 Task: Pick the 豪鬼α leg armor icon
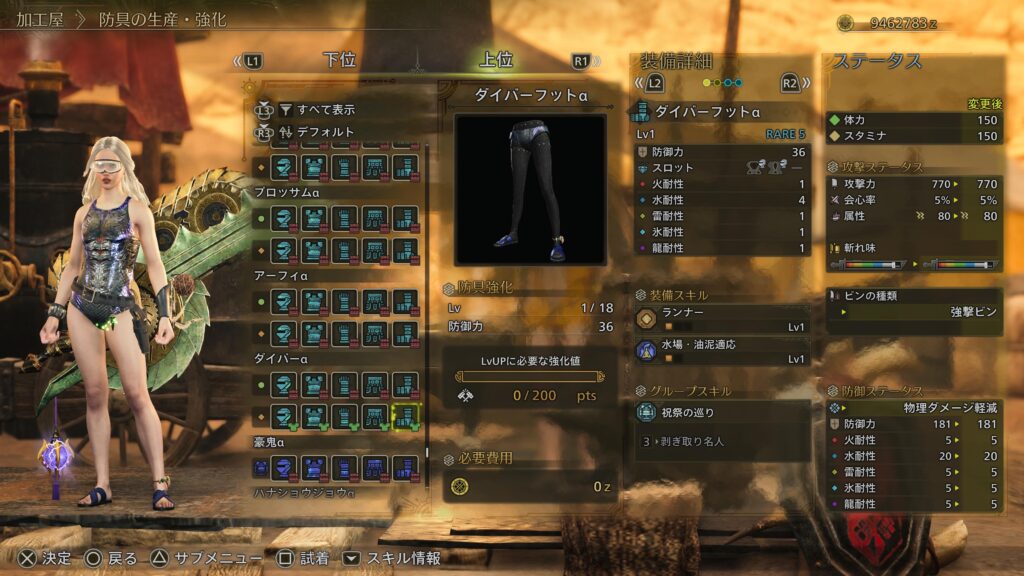405,467
